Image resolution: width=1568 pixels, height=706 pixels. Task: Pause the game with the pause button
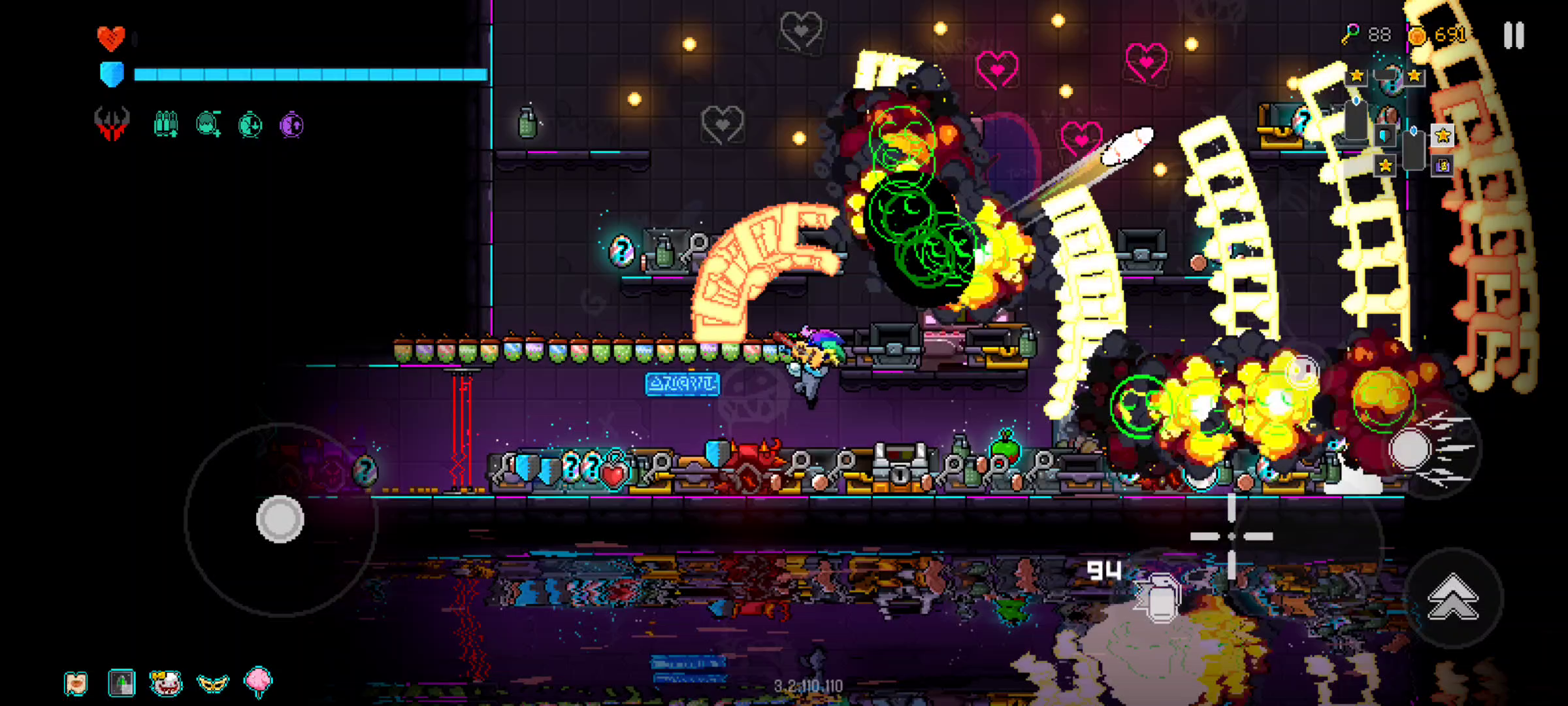tap(1514, 35)
